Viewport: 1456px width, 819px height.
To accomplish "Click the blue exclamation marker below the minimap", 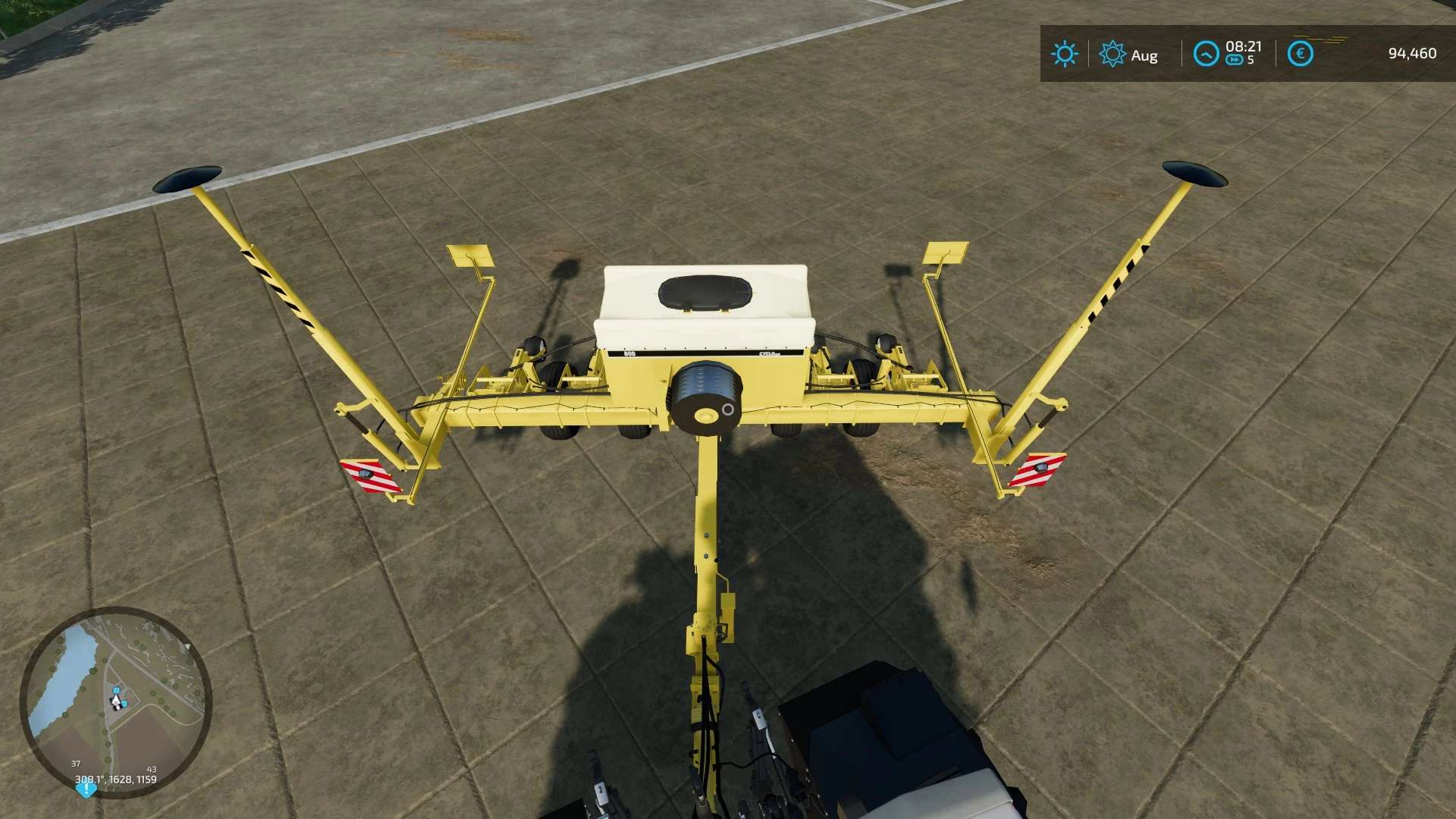I will tap(86, 789).
